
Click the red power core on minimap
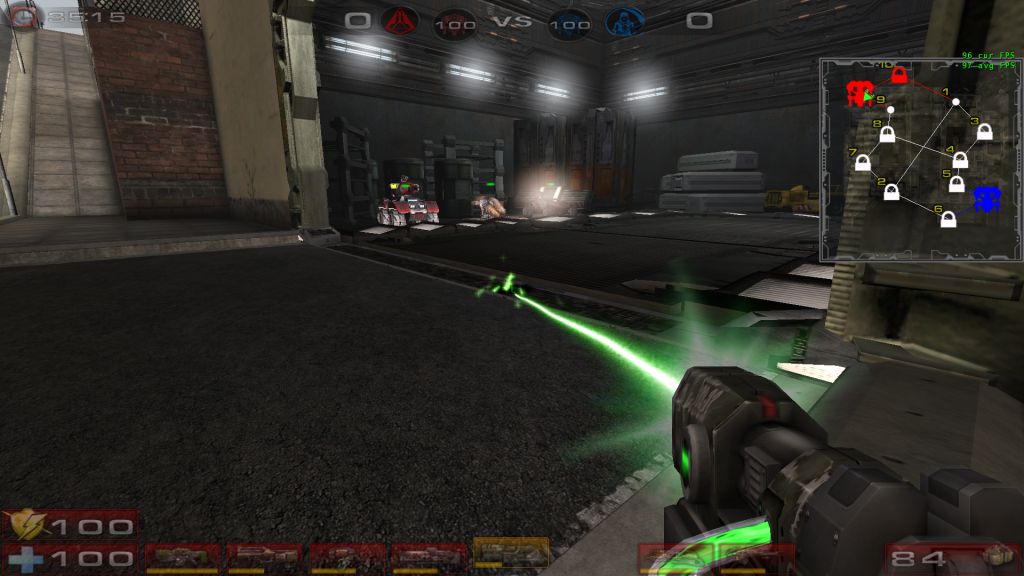coord(858,94)
